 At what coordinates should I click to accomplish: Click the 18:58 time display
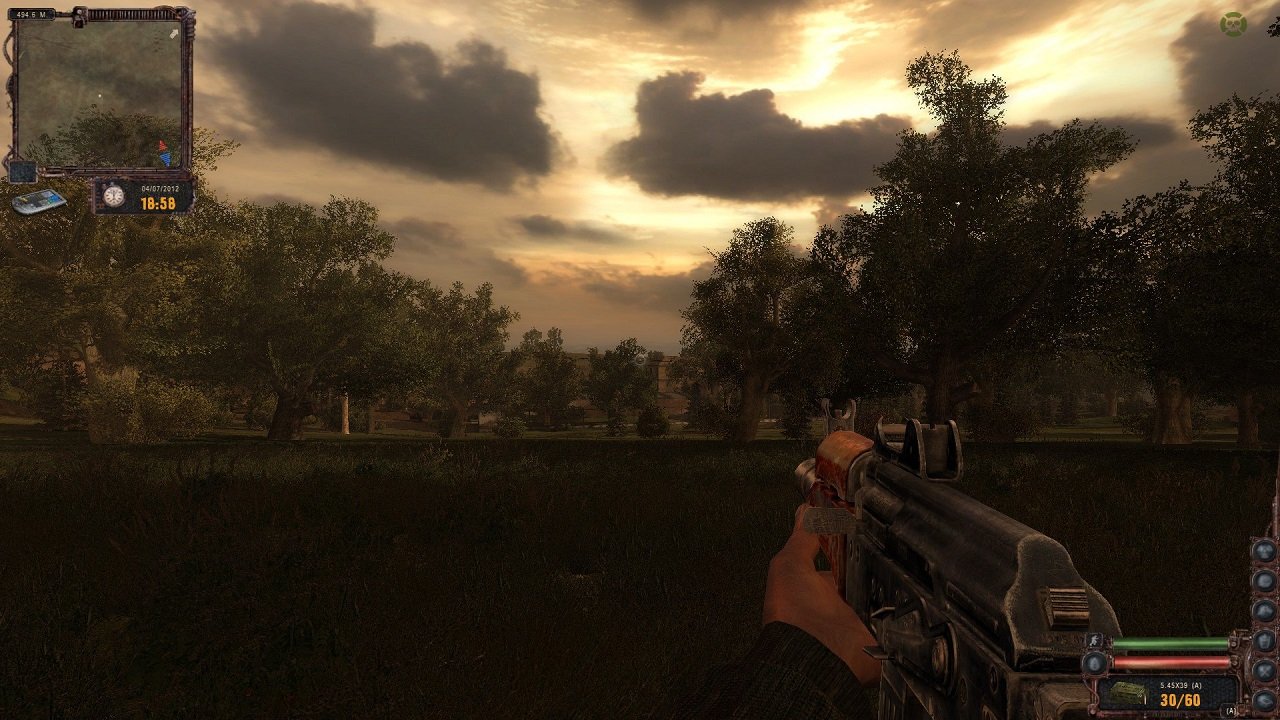pos(158,202)
